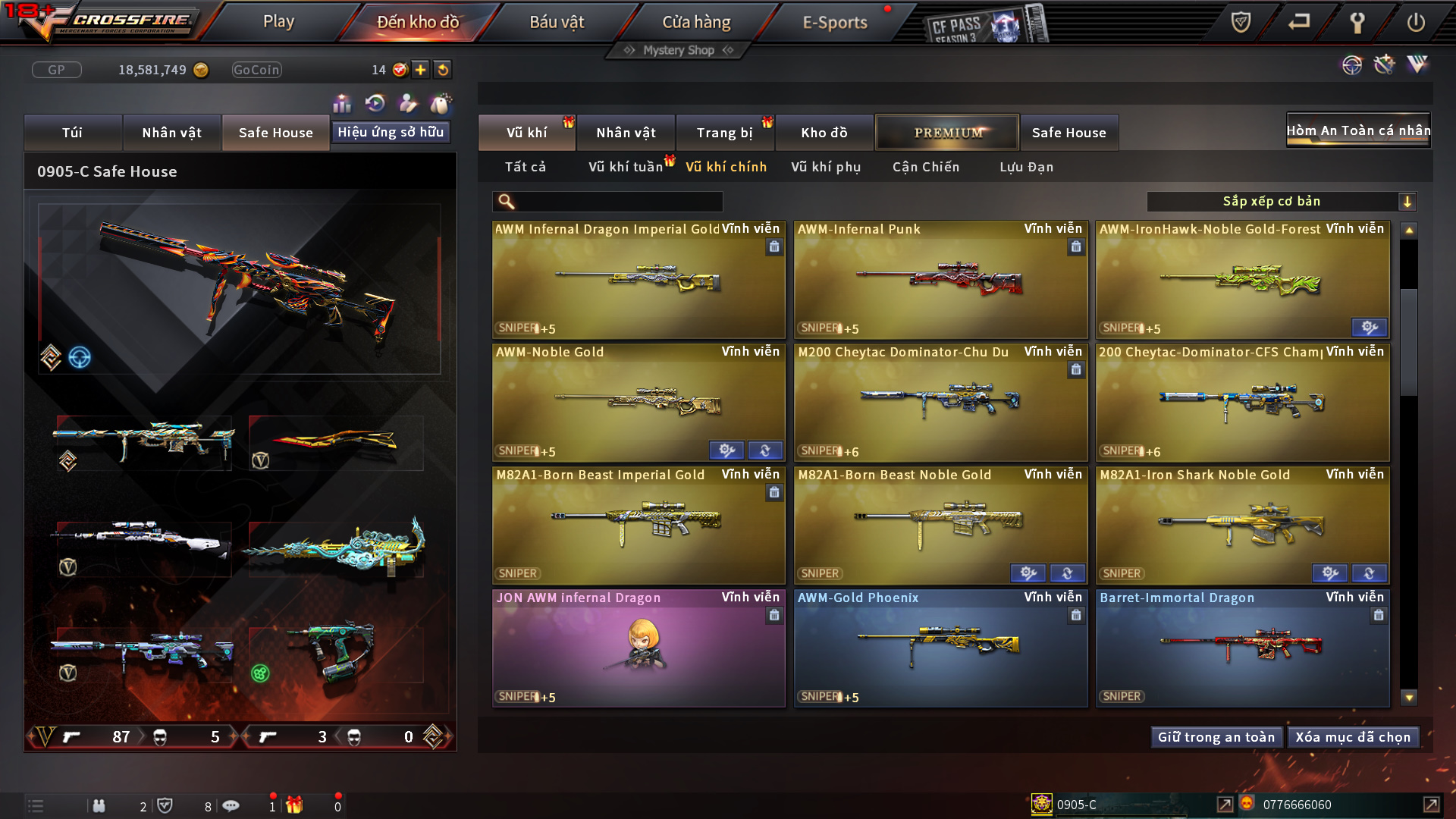
Task: Choose the AWM-Gold Phoenix weapon card
Action: 940,648
